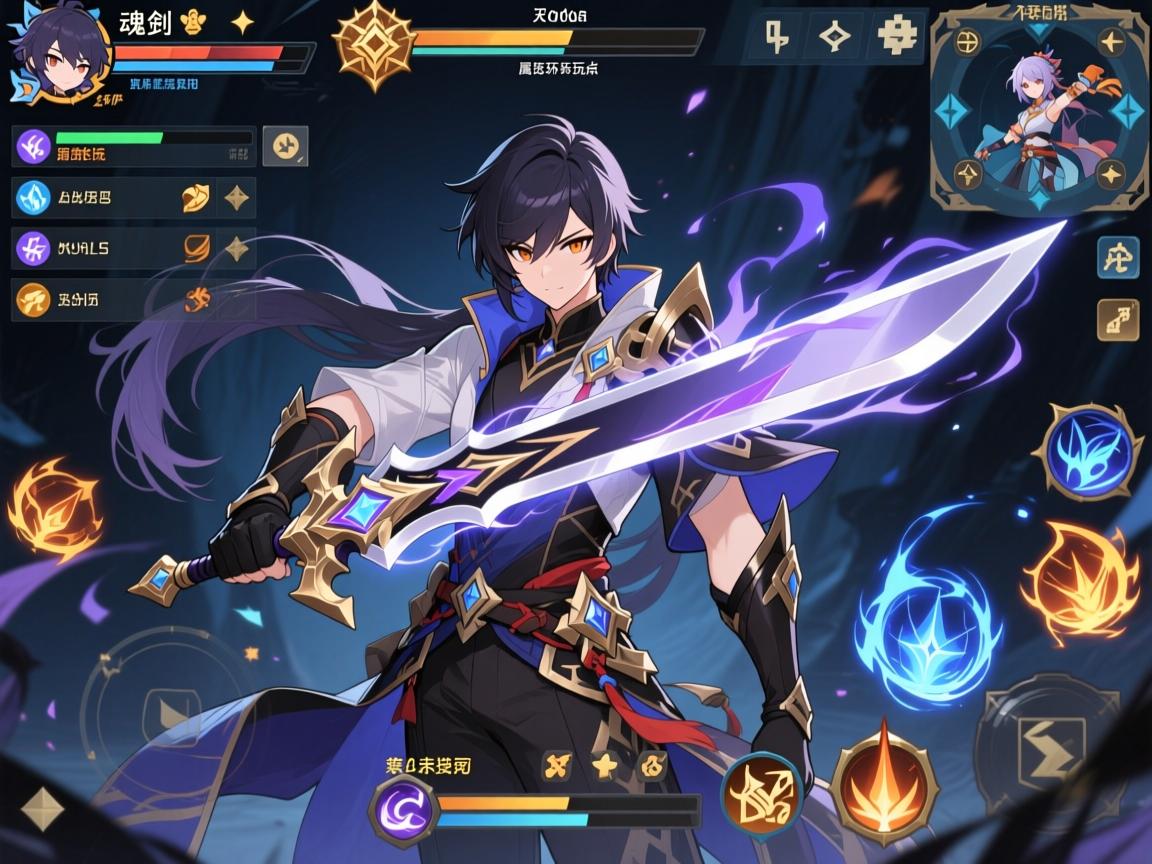
Task: Use the orange fire orb on the left
Action: [54, 506]
